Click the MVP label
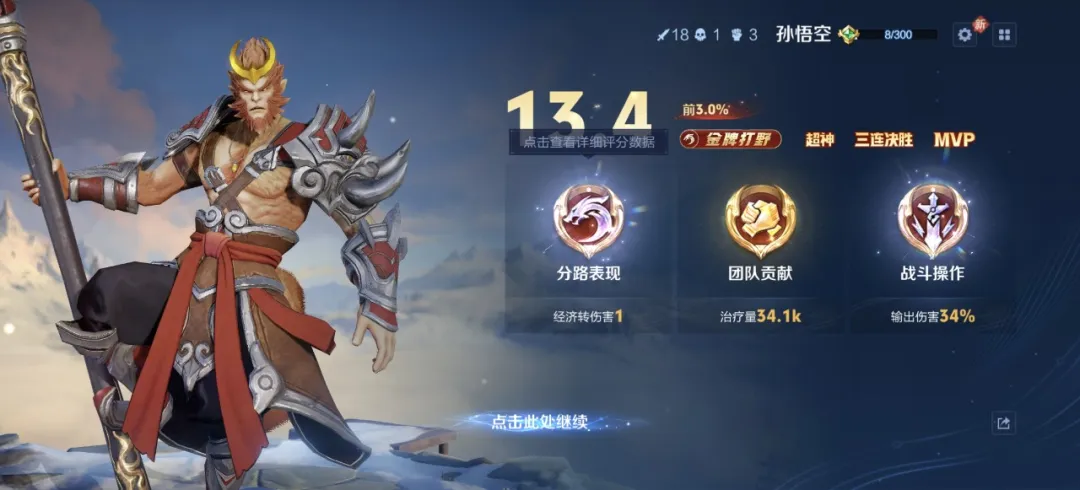 click(x=953, y=140)
